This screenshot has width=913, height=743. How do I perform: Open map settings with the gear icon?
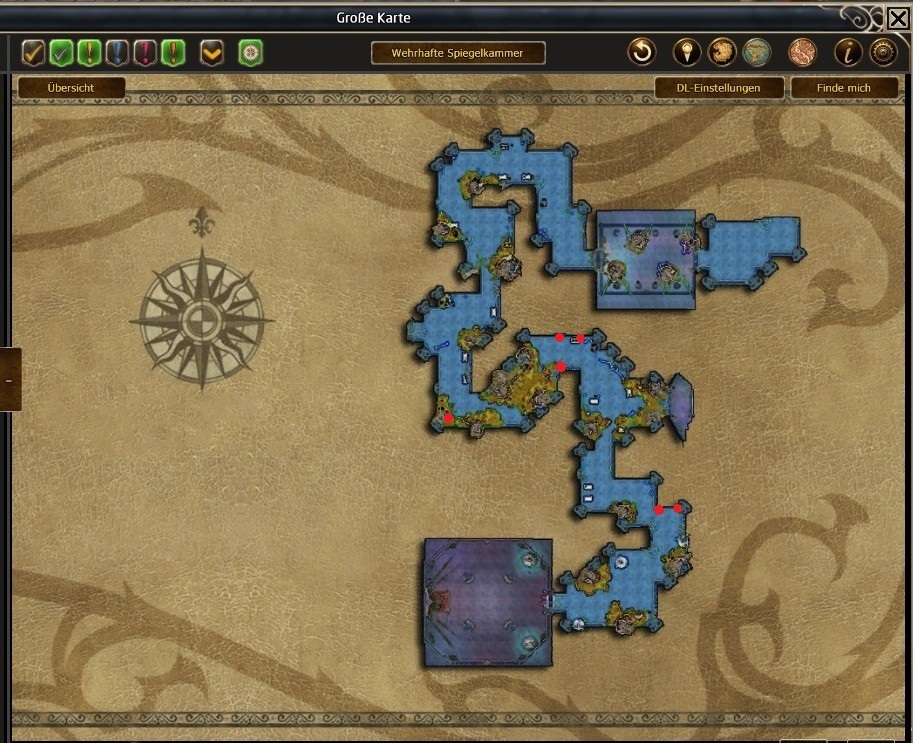tap(884, 52)
